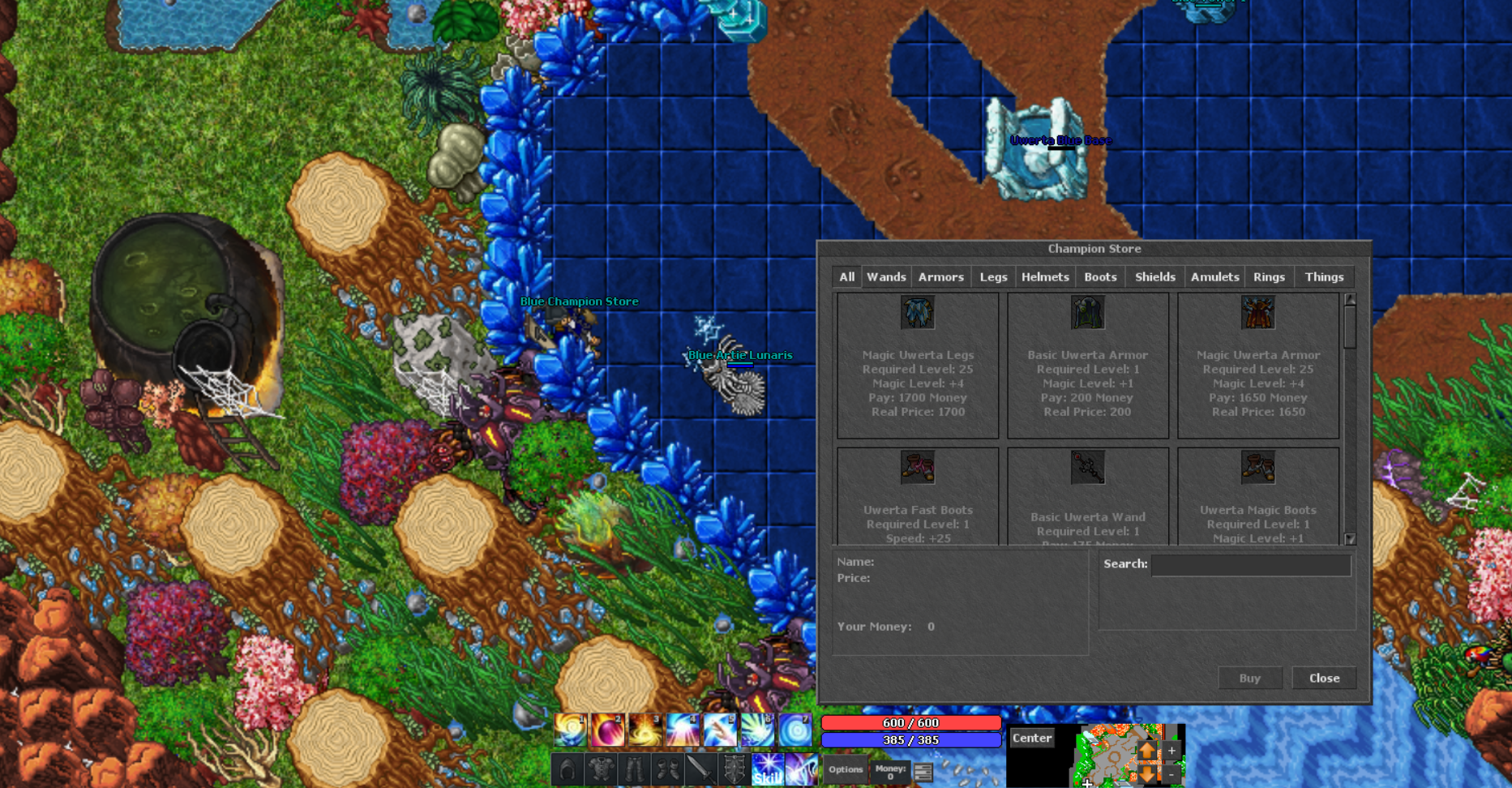Open the Amulets tab in Champion Store

[1214, 276]
